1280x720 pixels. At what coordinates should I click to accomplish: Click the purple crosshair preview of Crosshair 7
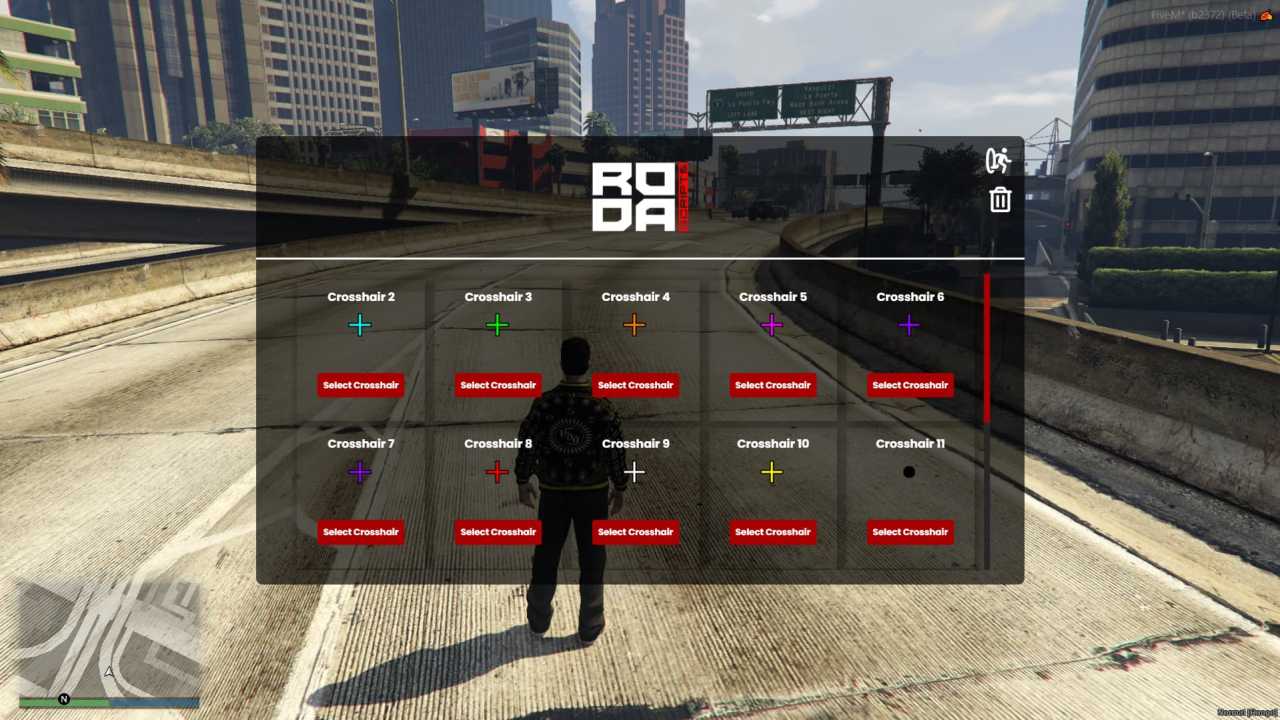coord(360,471)
